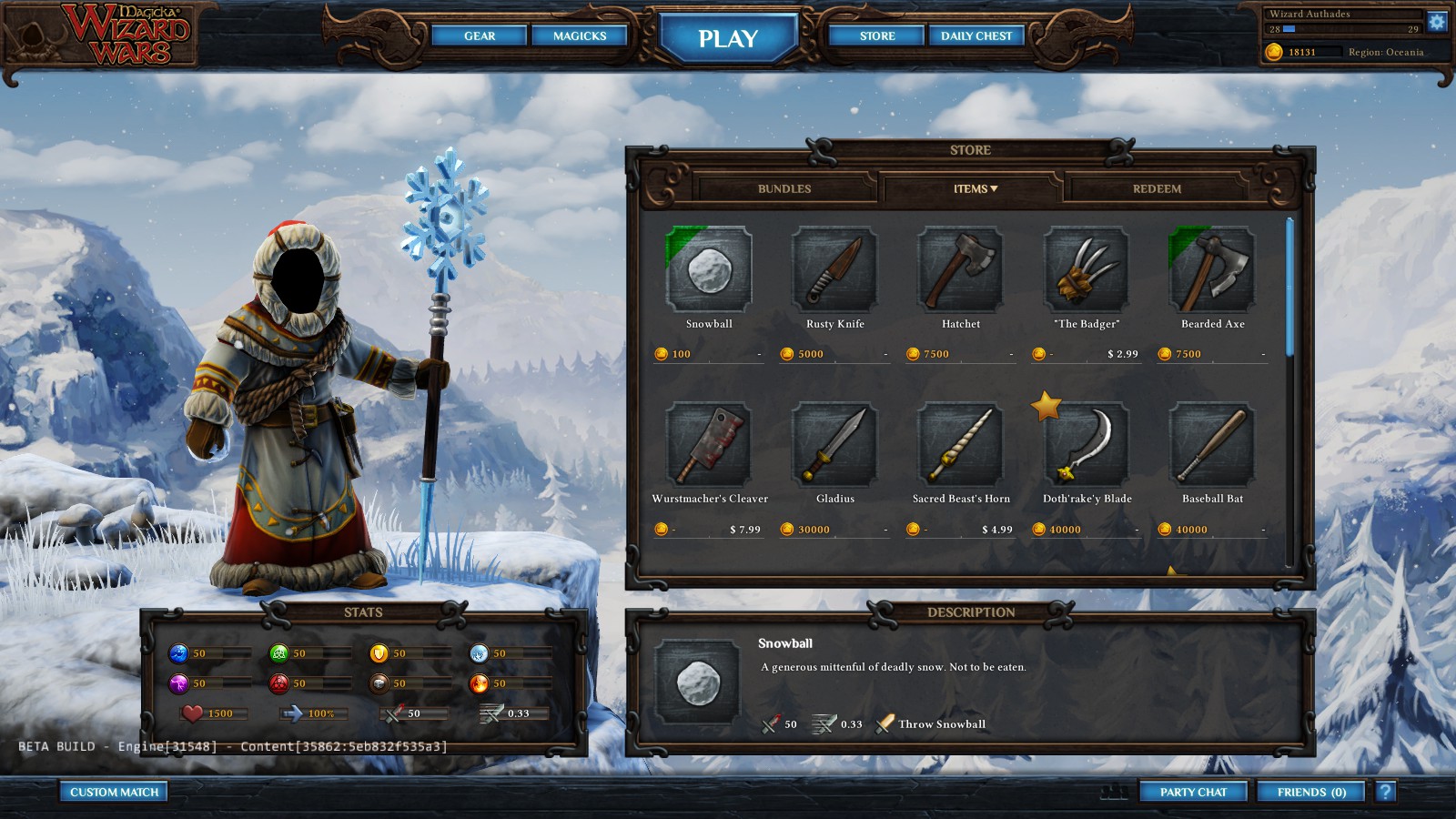Screen dimensions: 1456x819
Task: Select the Rusty Knife item
Action: [x=834, y=269]
